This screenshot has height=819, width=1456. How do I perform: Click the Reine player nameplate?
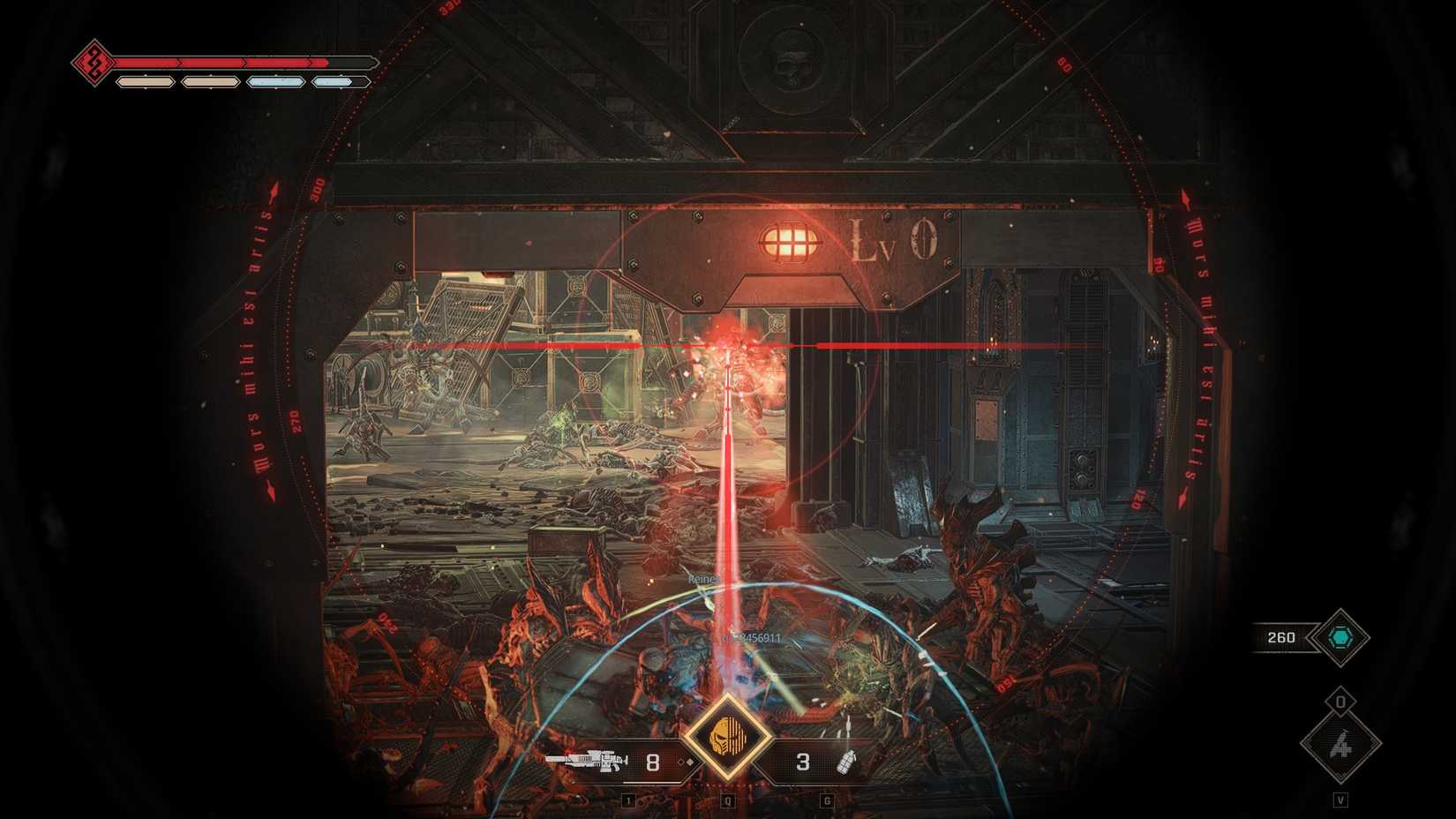click(702, 581)
